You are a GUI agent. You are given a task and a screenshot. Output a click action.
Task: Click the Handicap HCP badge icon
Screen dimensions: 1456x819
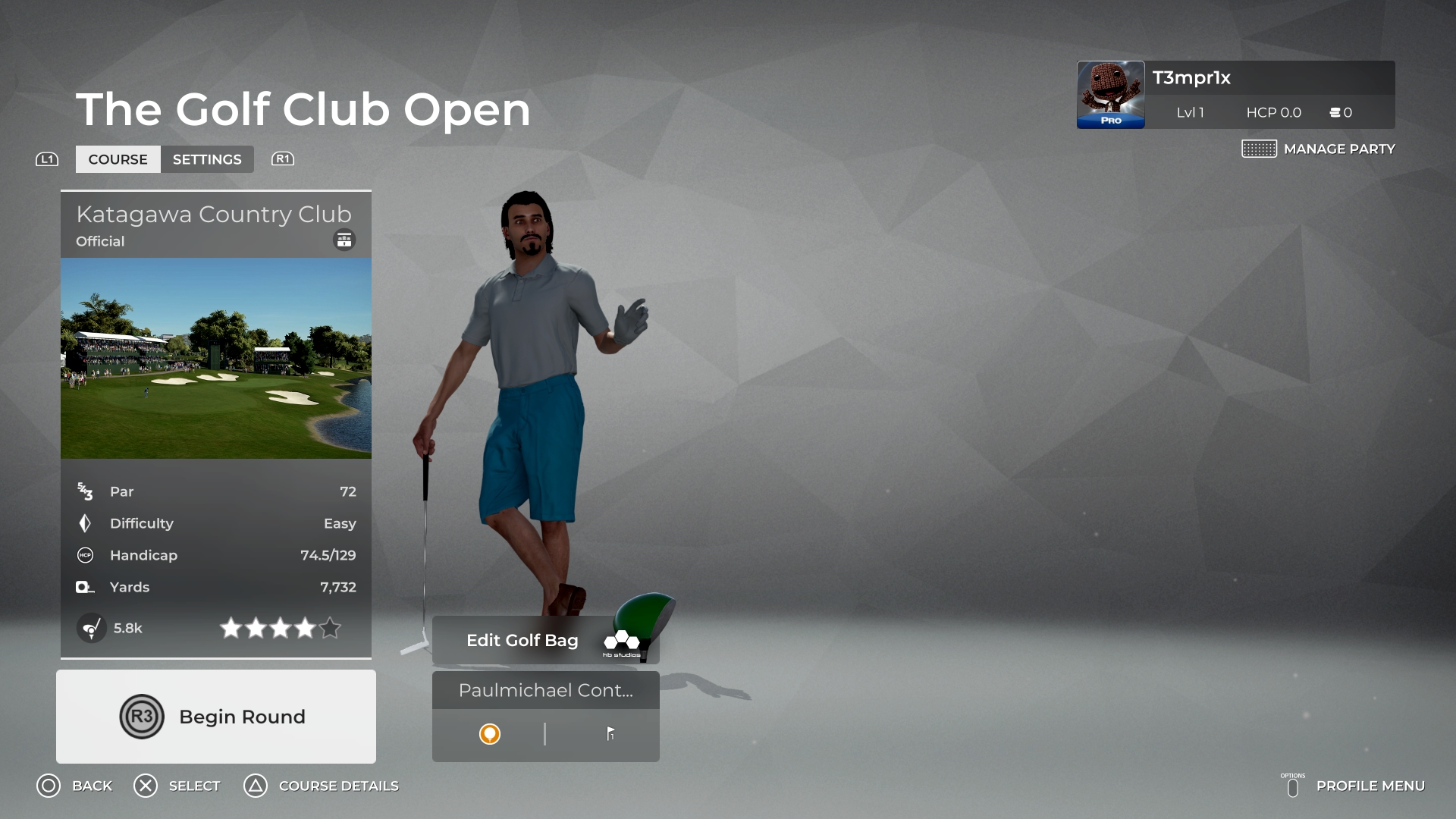85,555
